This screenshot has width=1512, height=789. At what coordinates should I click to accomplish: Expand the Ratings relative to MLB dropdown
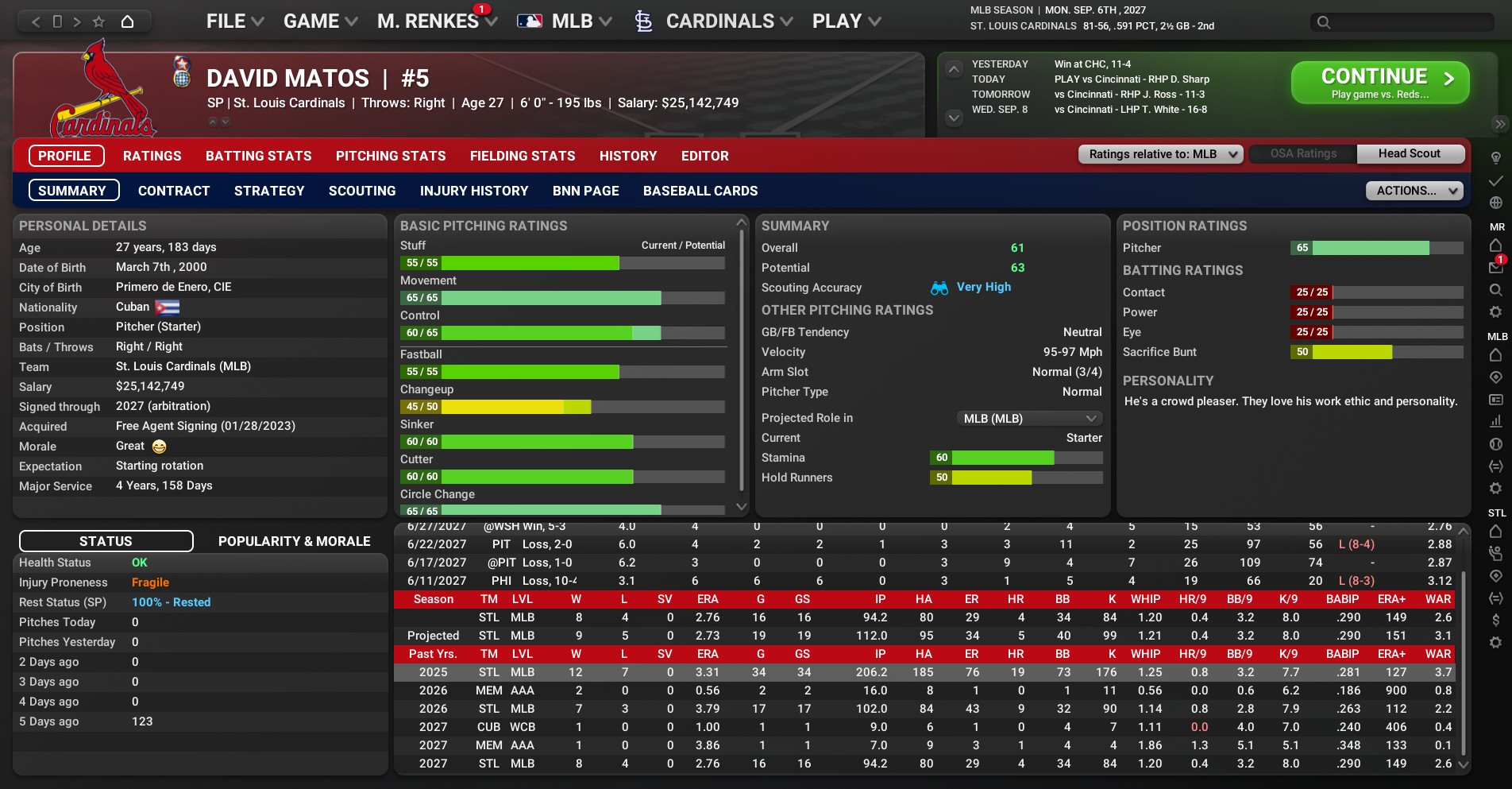[x=1160, y=154]
